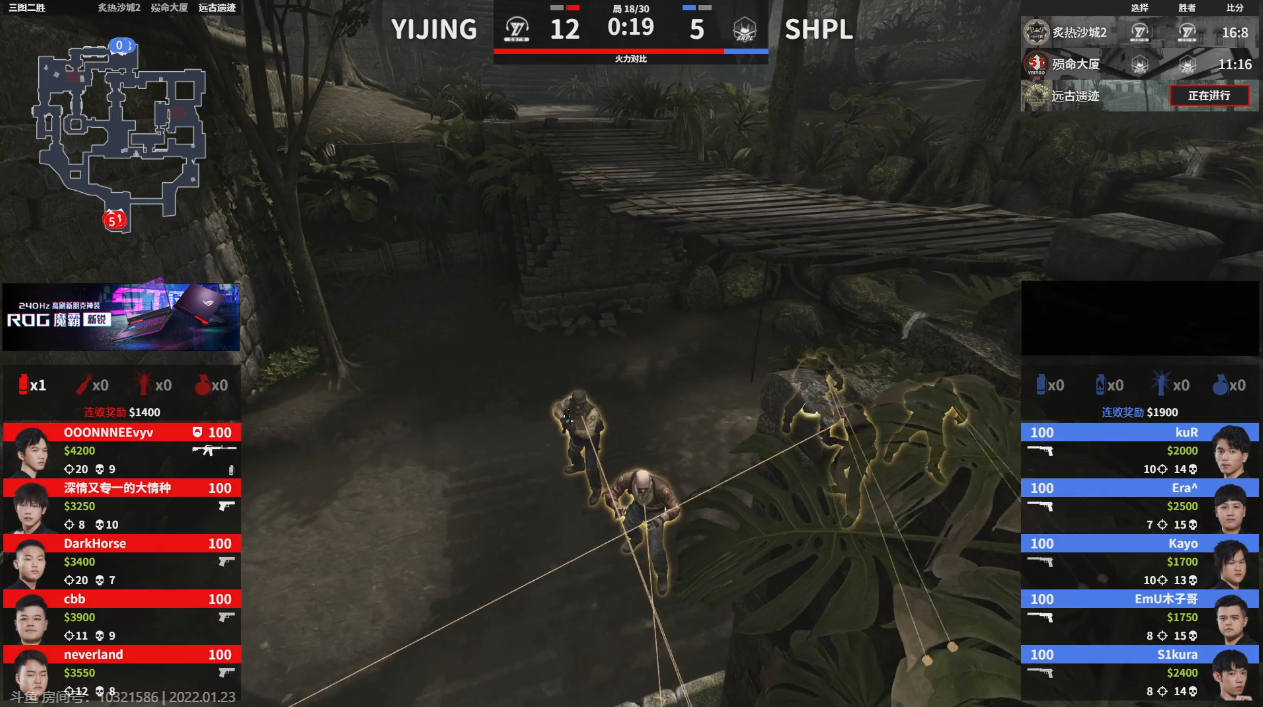Select S1kura in the blue team list
Image resolution: width=1263 pixels, height=707 pixels.
point(1139,671)
